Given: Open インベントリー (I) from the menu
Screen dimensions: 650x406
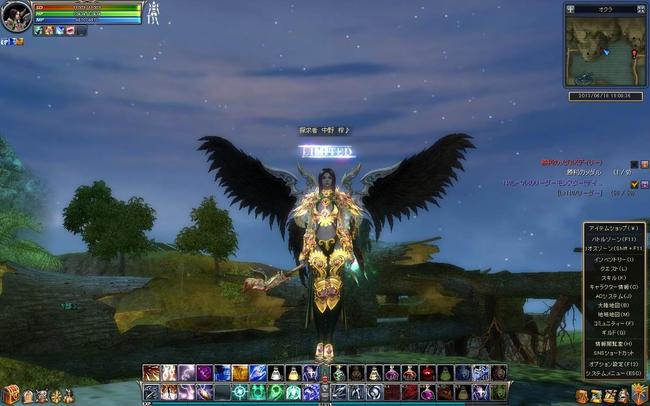Looking at the screenshot, I should 611,259.
